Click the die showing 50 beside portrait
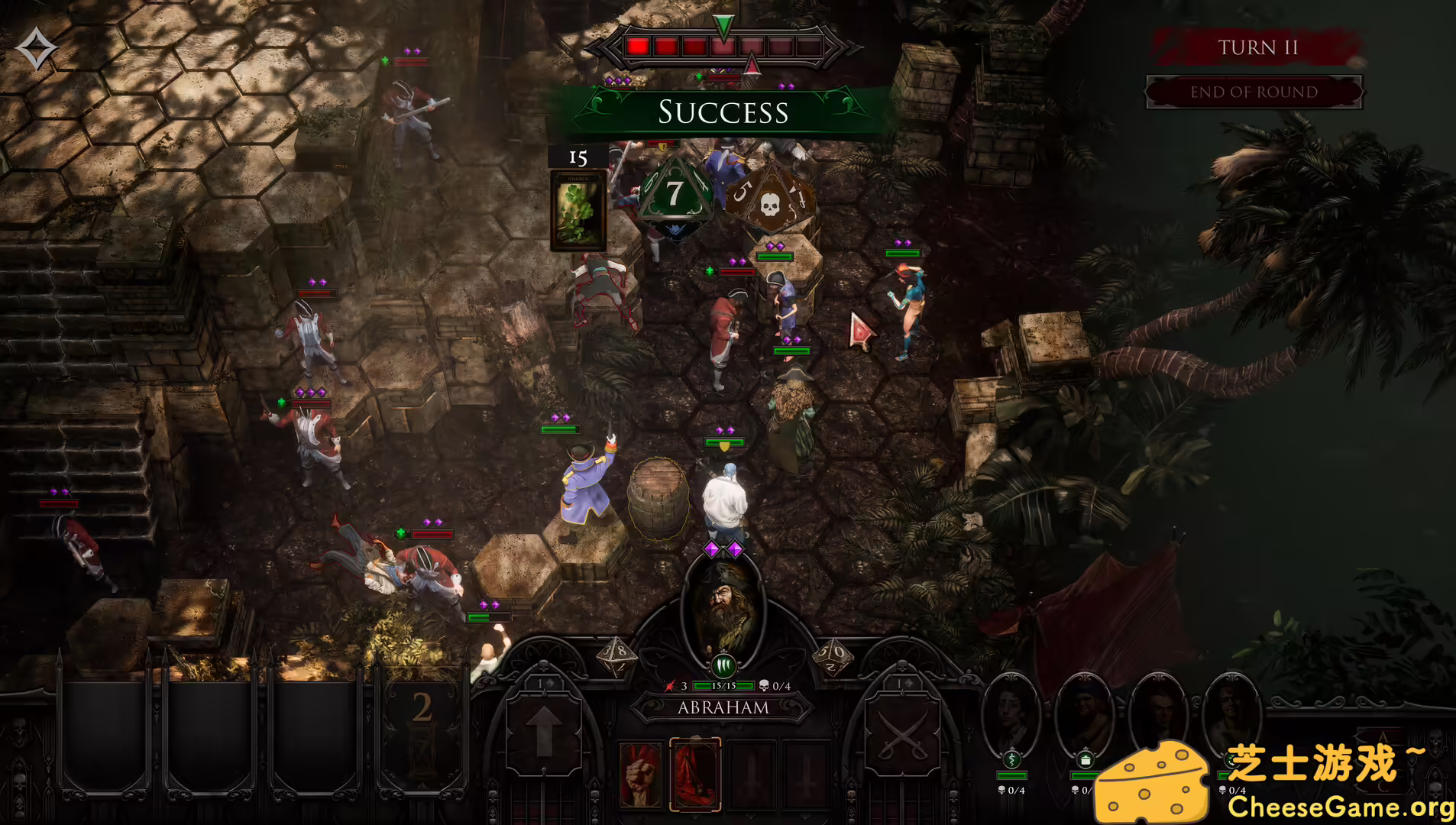This screenshot has height=825, width=1456. click(832, 655)
